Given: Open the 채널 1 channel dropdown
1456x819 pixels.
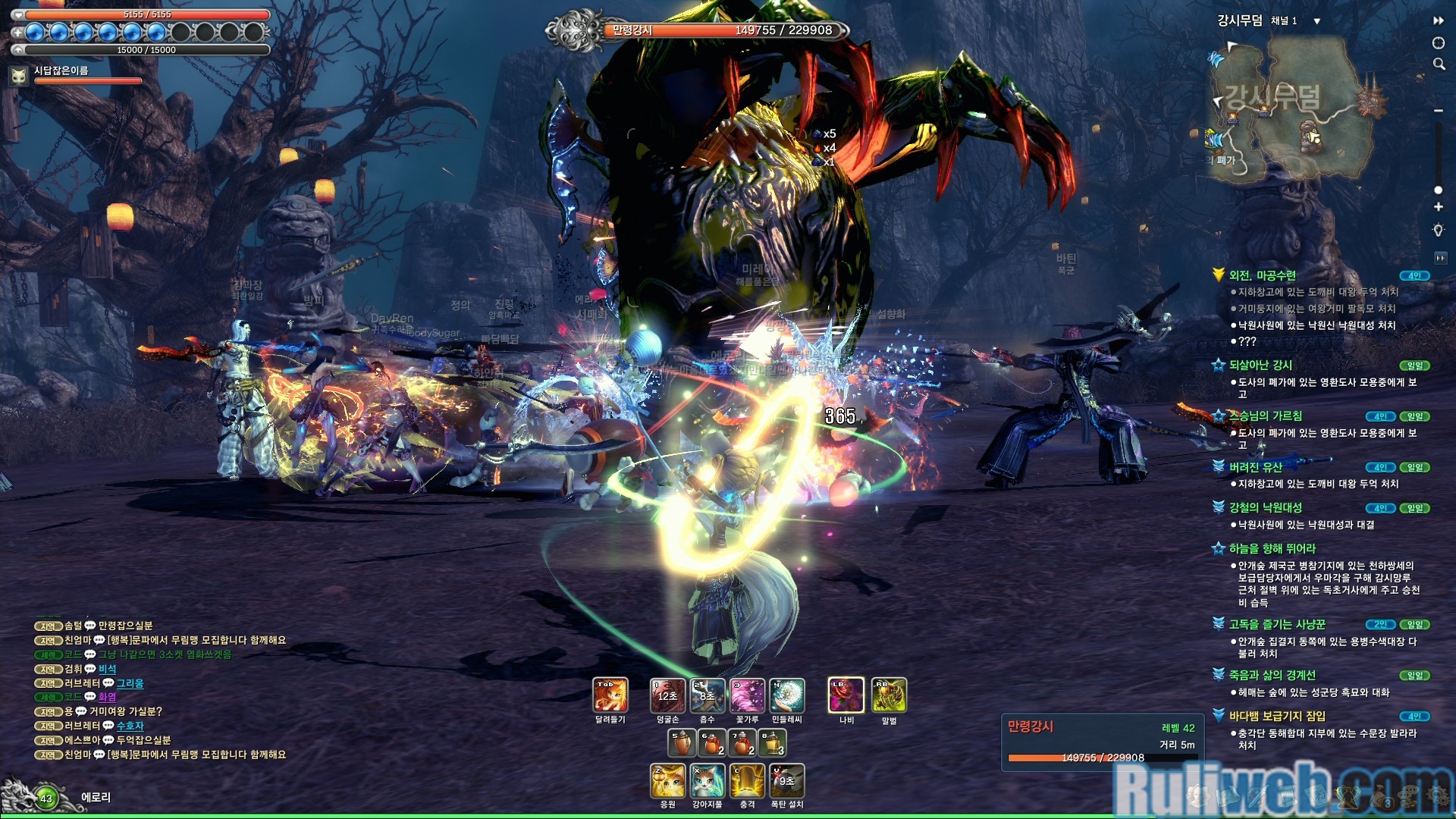Looking at the screenshot, I should click(1316, 21).
